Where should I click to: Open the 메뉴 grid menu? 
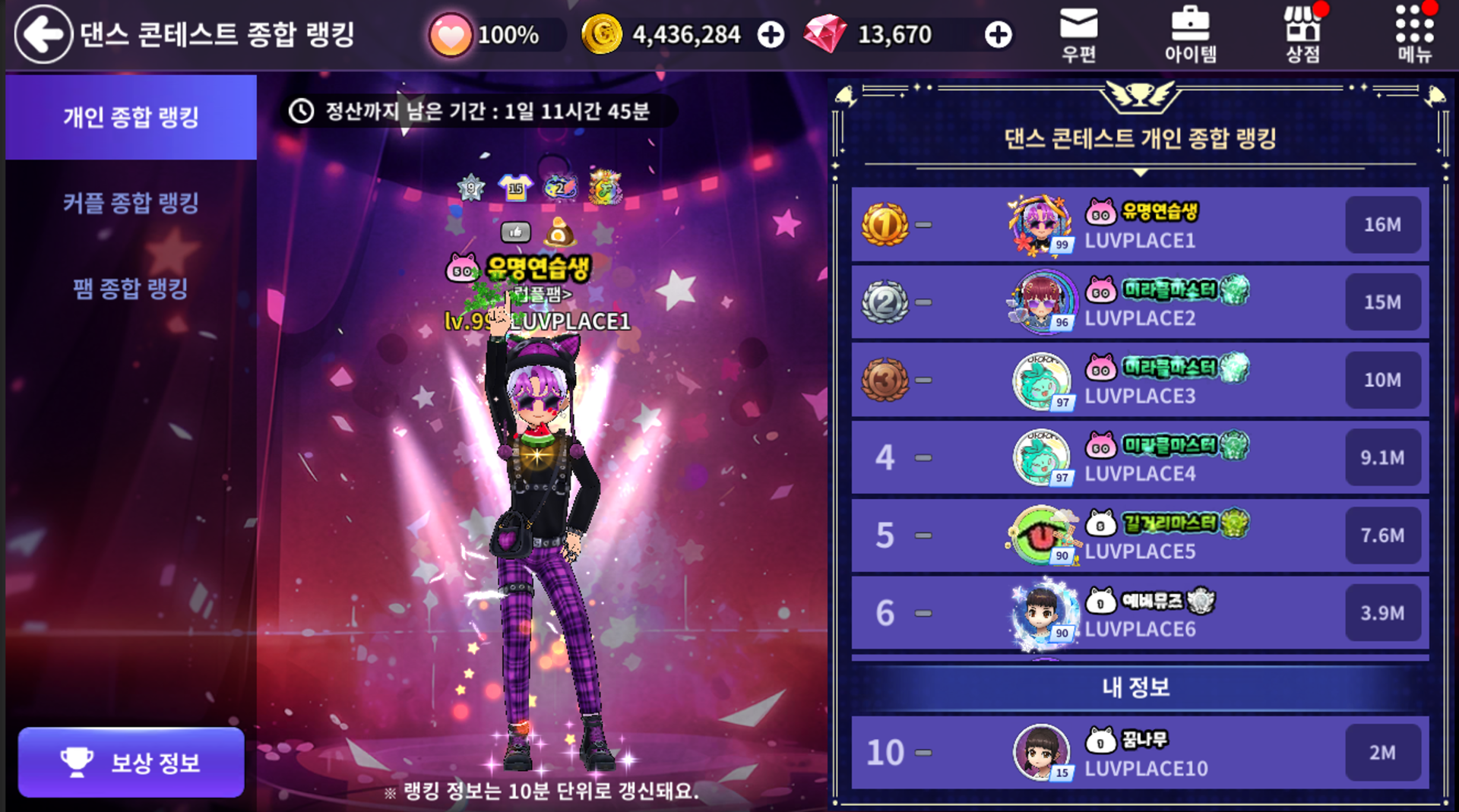pos(1414,34)
